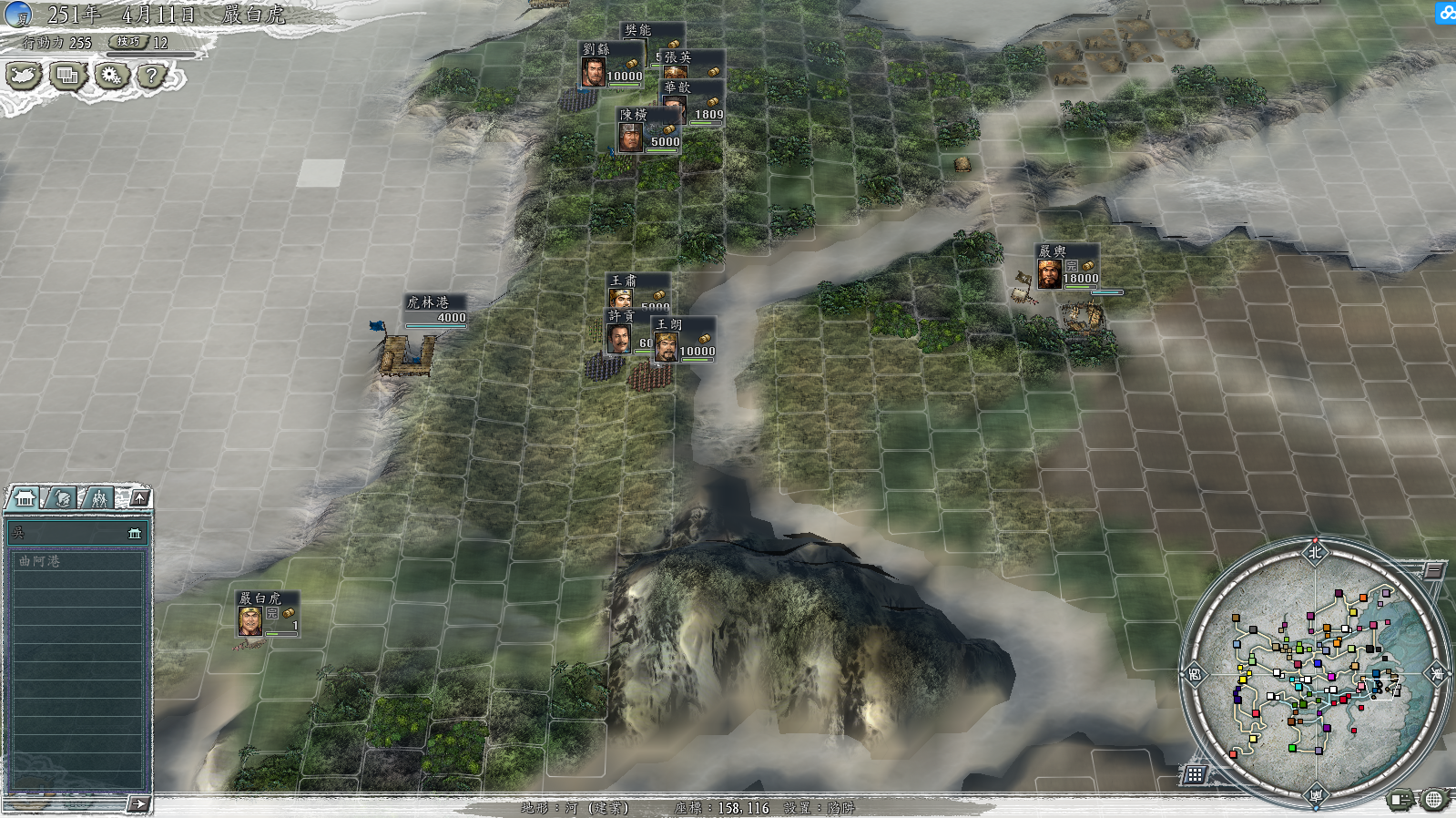
Task: Switch to the officer portrait tab
Action: (62, 497)
